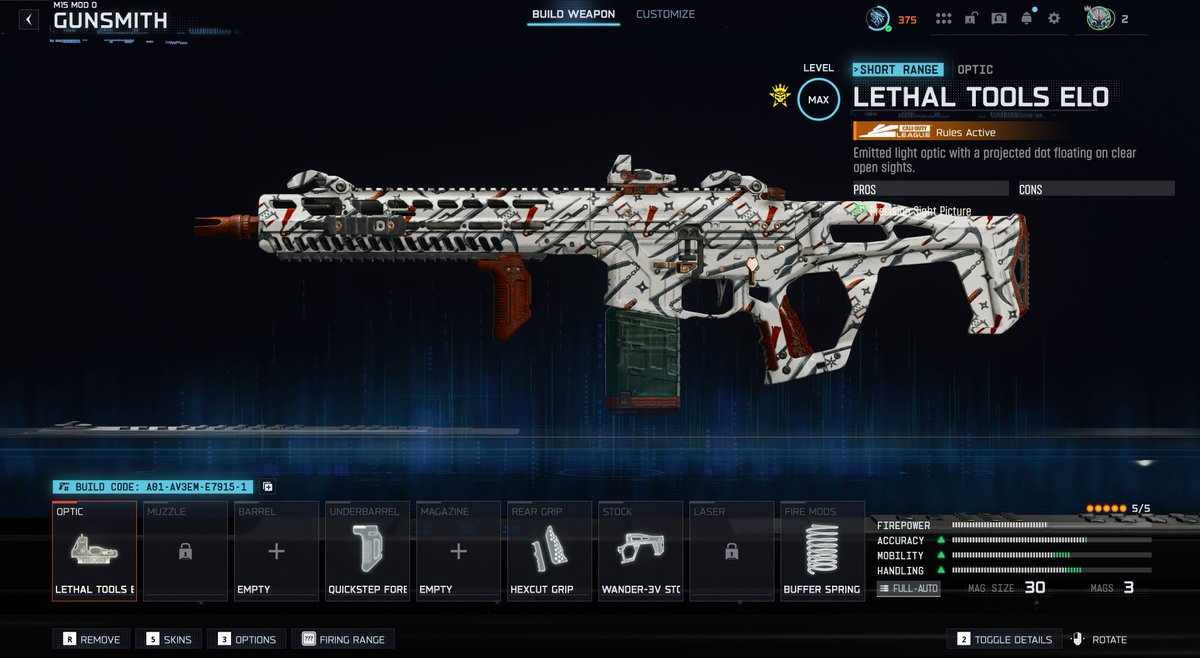Image resolution: width=1200 pixels, height=658 pixels.
Task: Open the settings gear icon
Action: (1053, 19)
